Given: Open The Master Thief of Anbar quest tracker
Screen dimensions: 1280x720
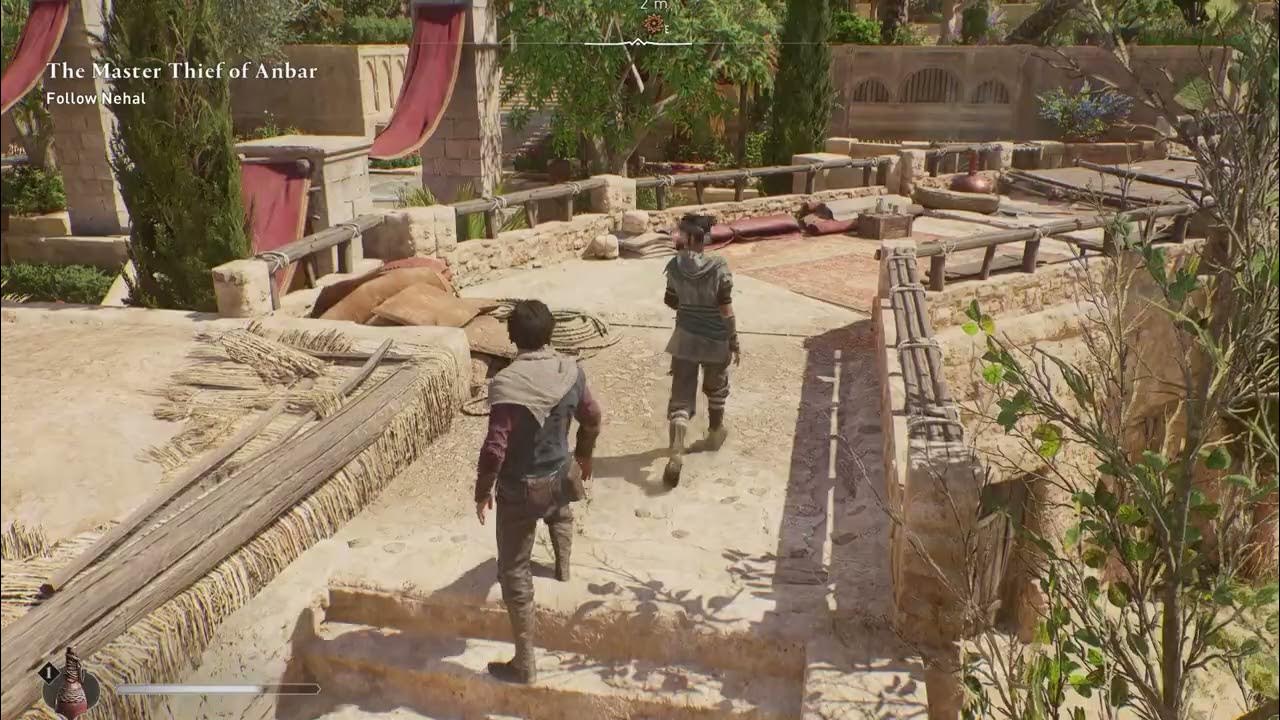Looking at the screenshot, I should [x=181, y=71].
